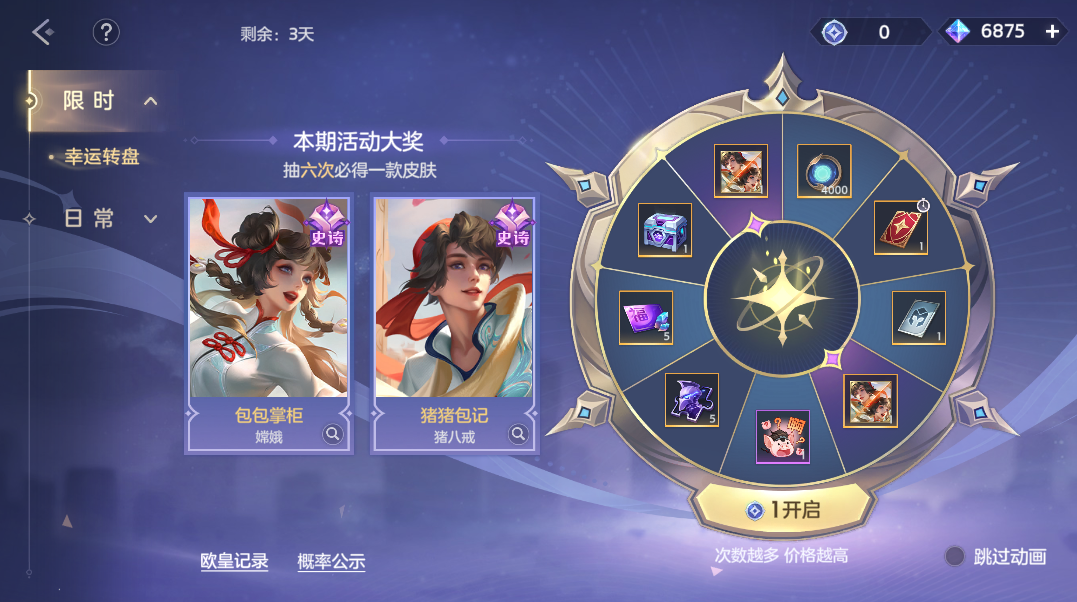
Task: Inspect the red card prize with timer
Action: click(900, 227)
